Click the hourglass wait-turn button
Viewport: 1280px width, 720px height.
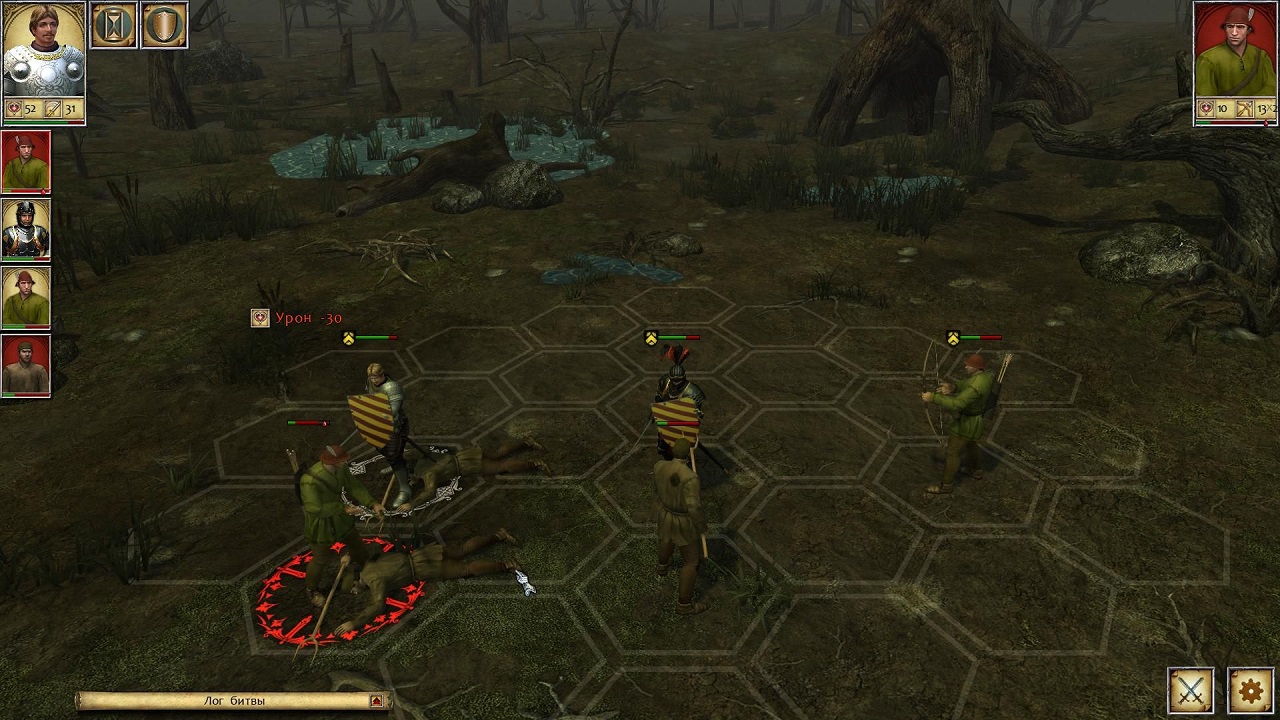tap(114, 25)
